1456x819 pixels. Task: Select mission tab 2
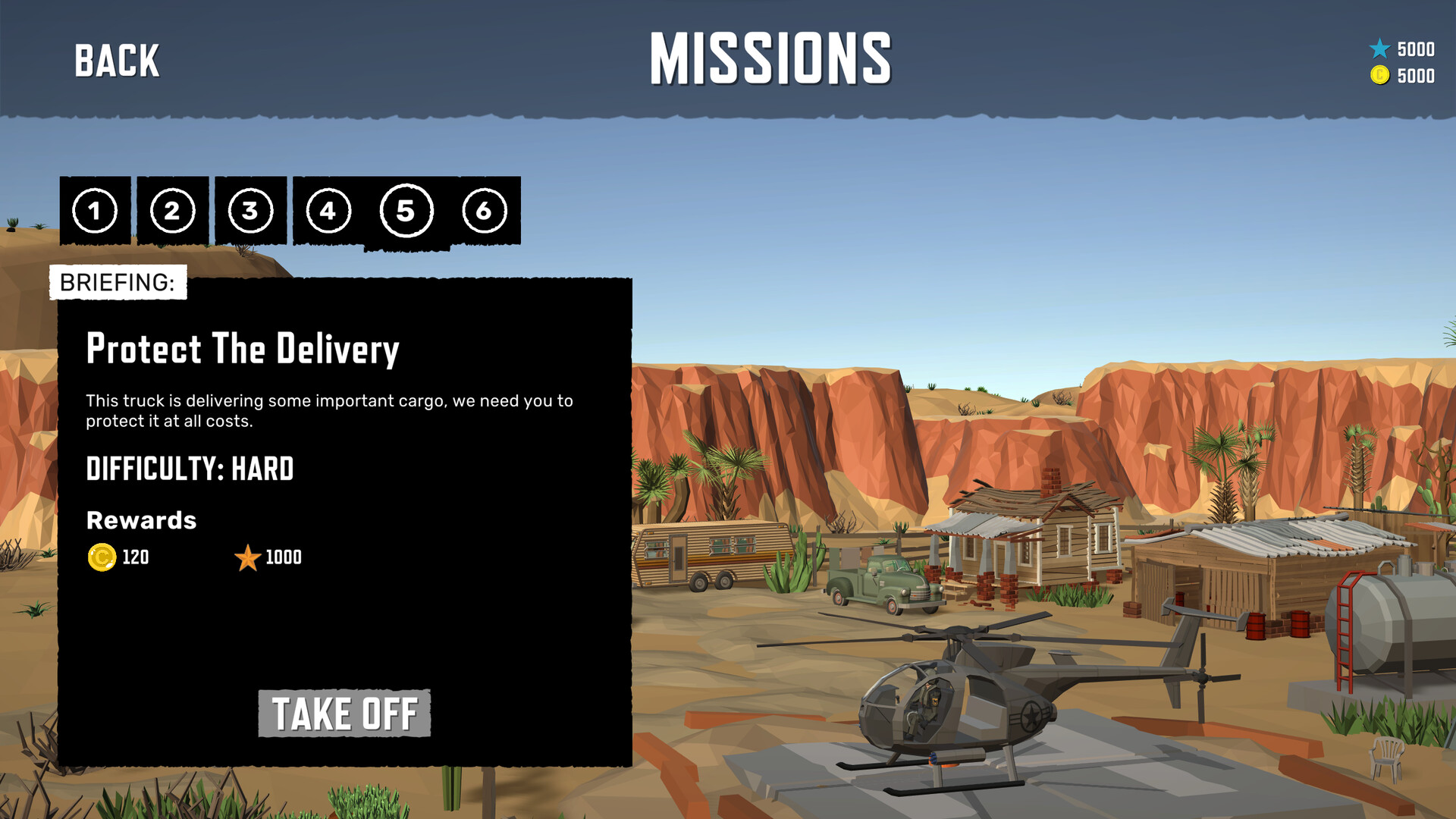coord(172,212)
